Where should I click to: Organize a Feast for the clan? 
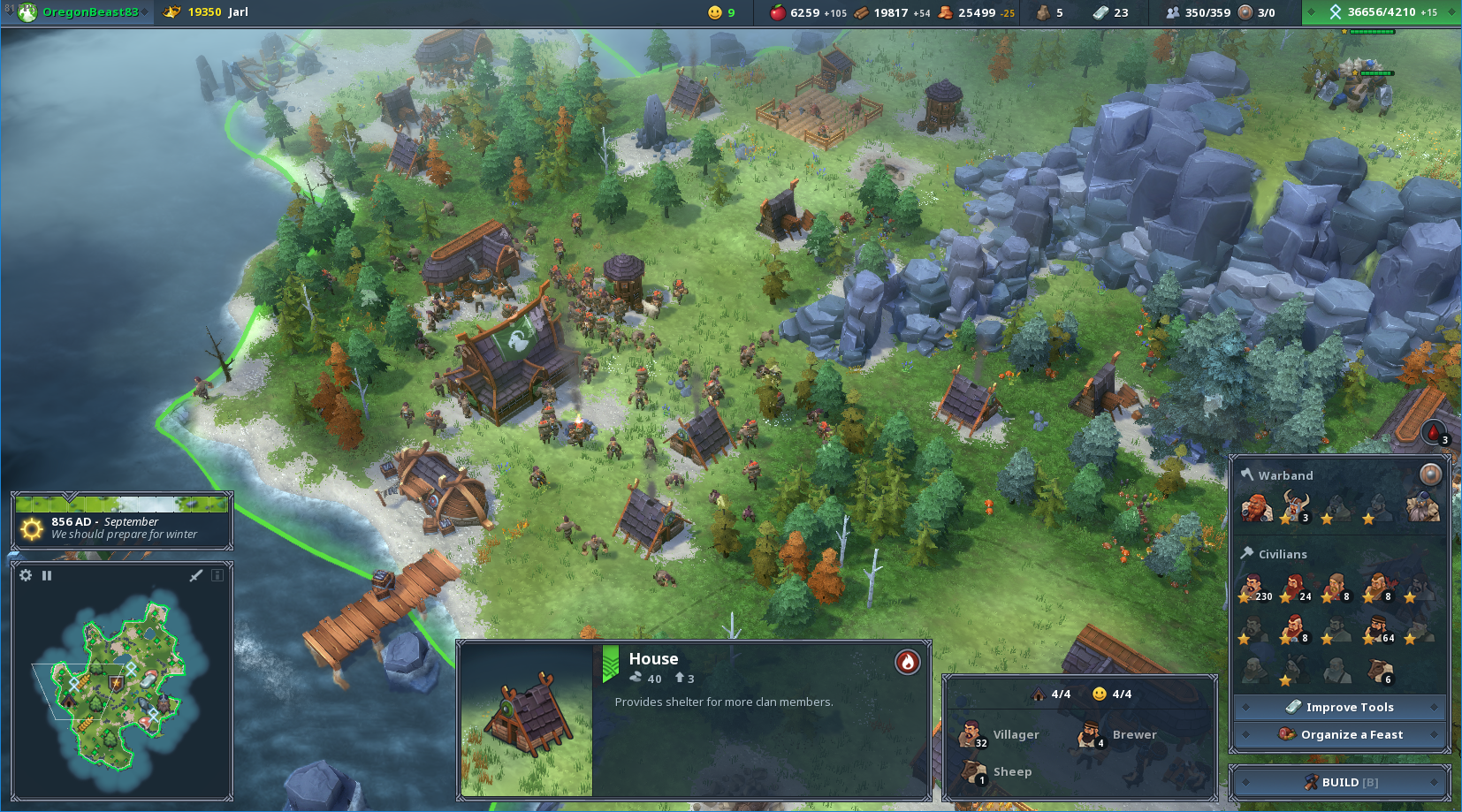[x=1340, y=734]
